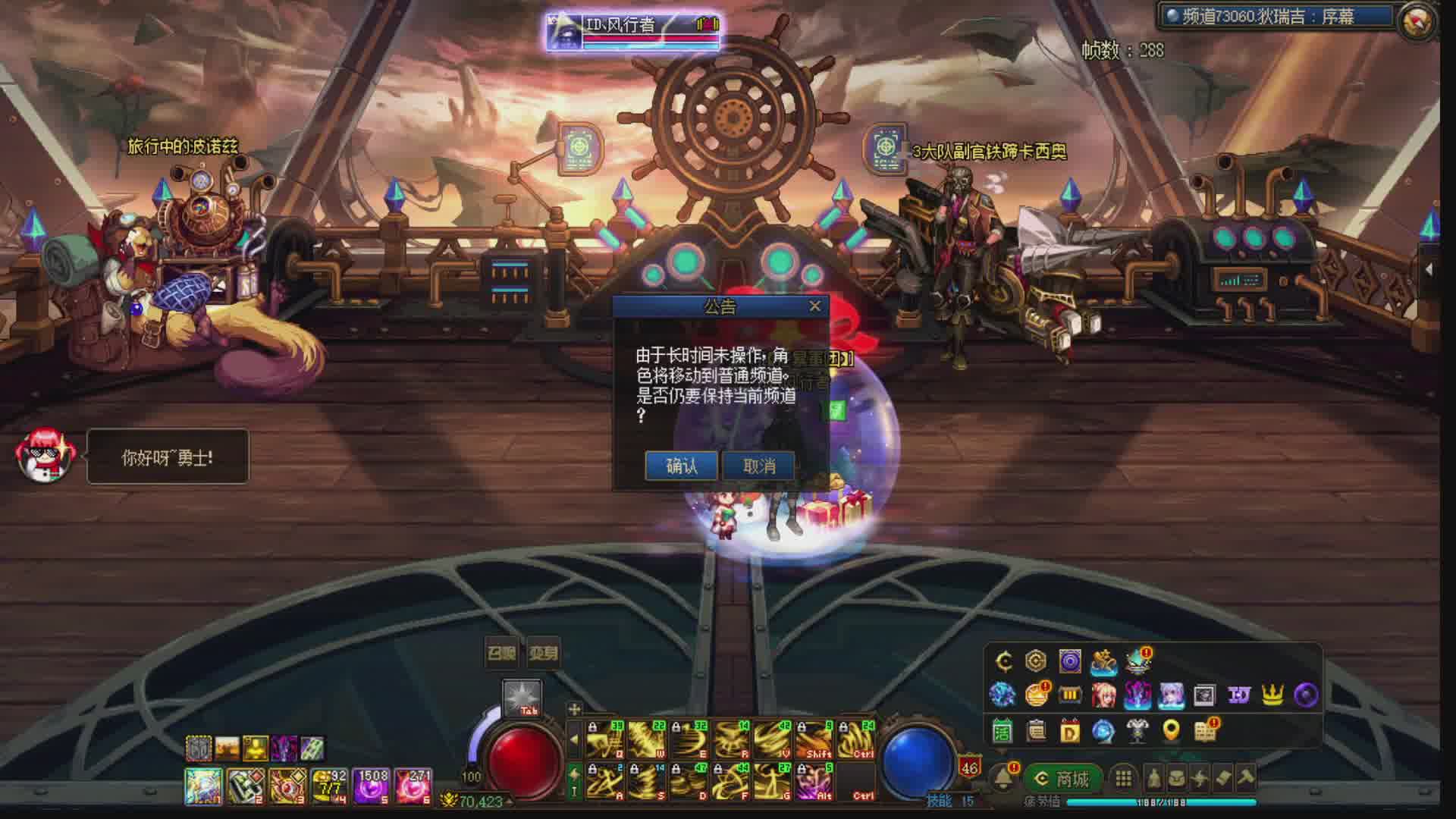Open the golden crown icon
The height and width of the screenshot is (819, 1456).
coord(1272,694)
